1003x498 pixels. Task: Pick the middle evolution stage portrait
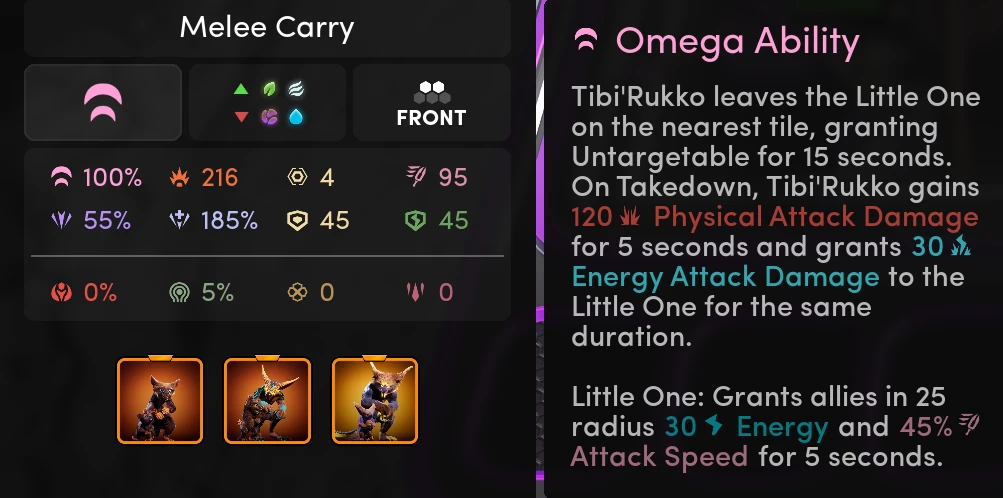pos(267,400)
